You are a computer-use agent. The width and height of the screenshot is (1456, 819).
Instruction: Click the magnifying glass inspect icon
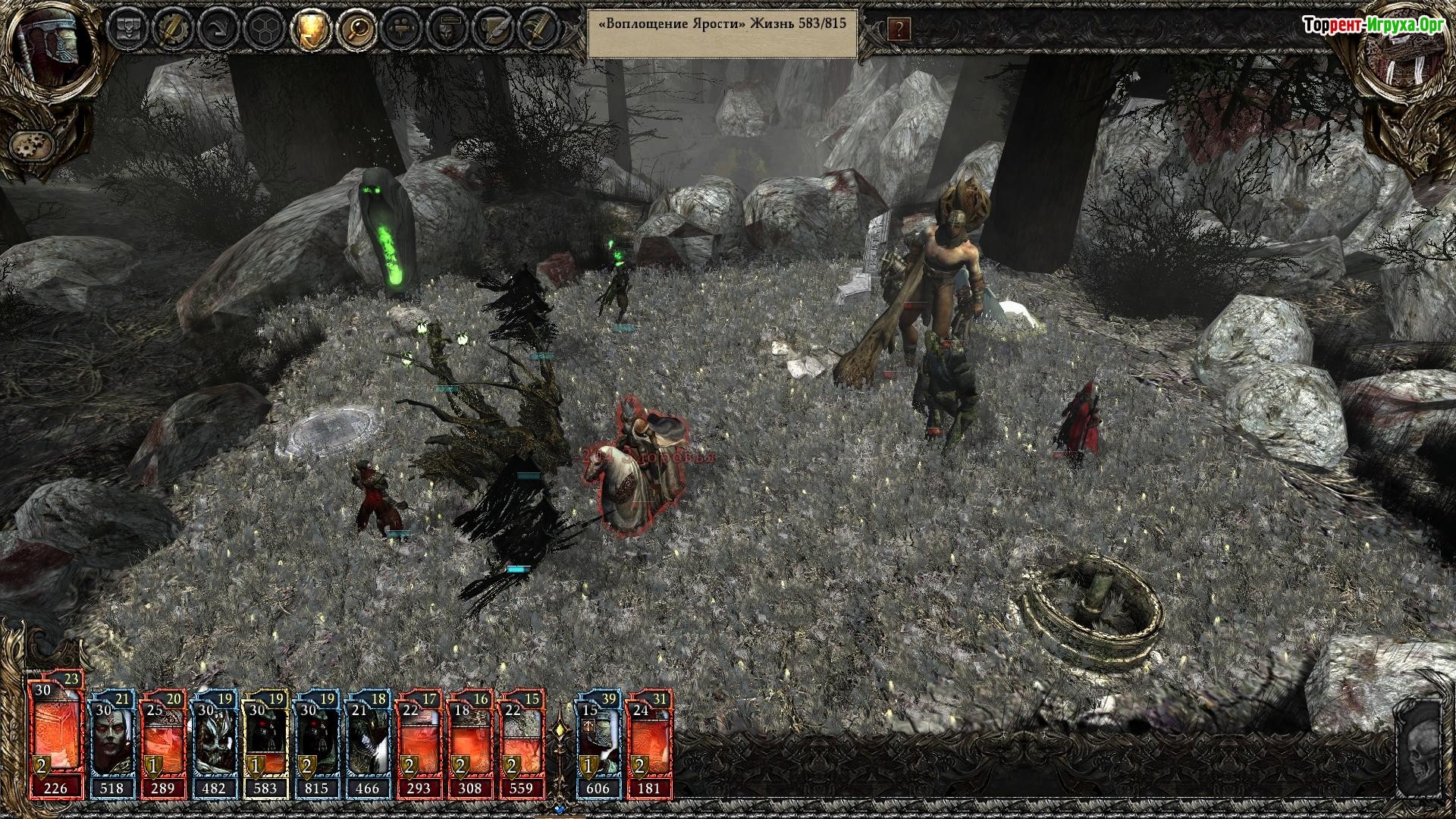pos(356,29)
